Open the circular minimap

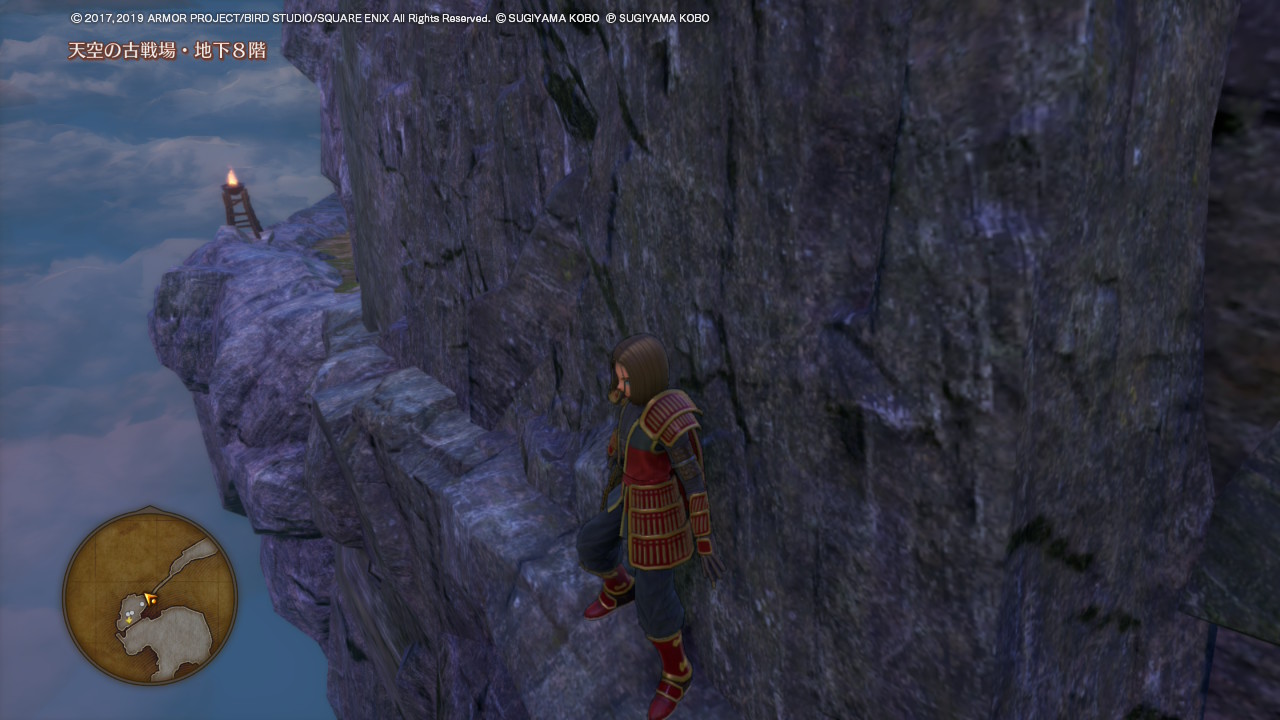pos(150,597)
